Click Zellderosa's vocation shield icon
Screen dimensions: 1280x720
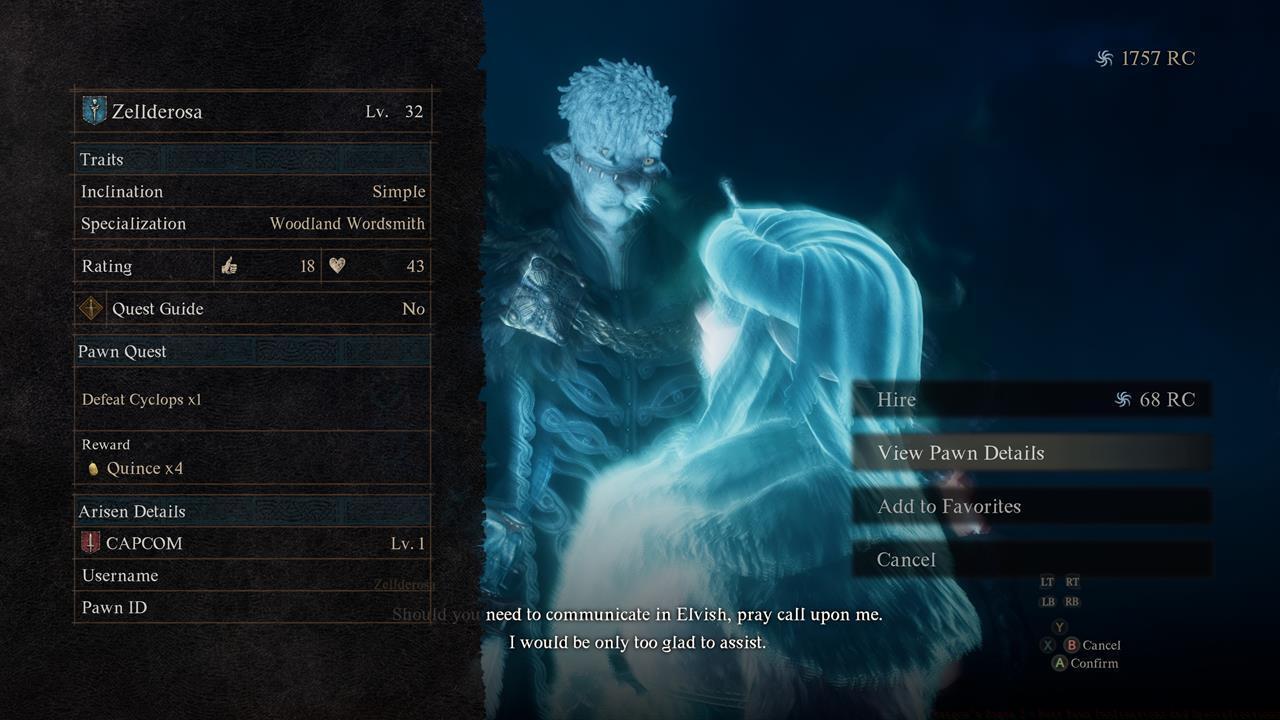pos(92,111)
